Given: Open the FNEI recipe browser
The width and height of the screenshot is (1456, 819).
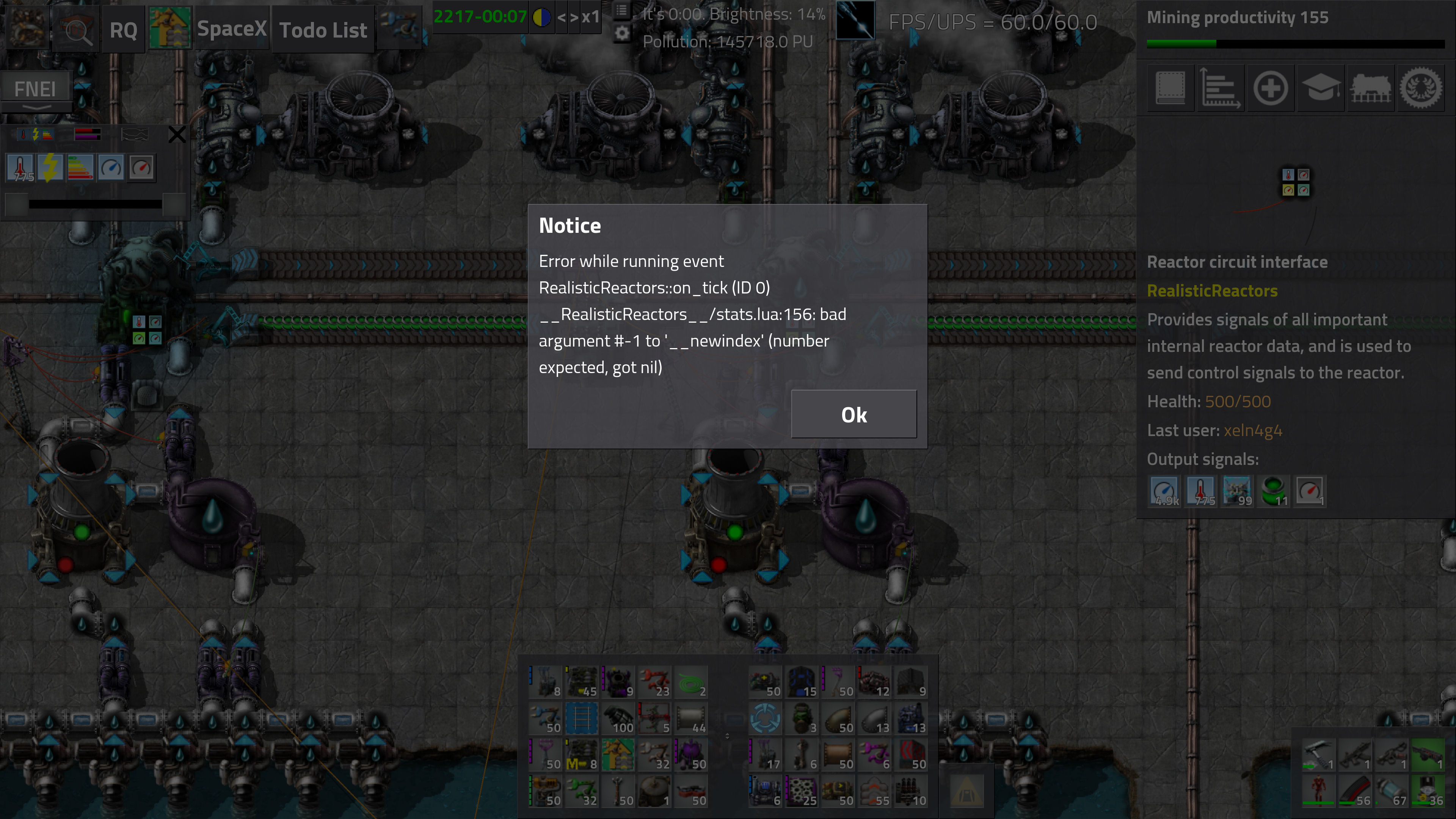Looking at the screenshot, I should [35, 89].
